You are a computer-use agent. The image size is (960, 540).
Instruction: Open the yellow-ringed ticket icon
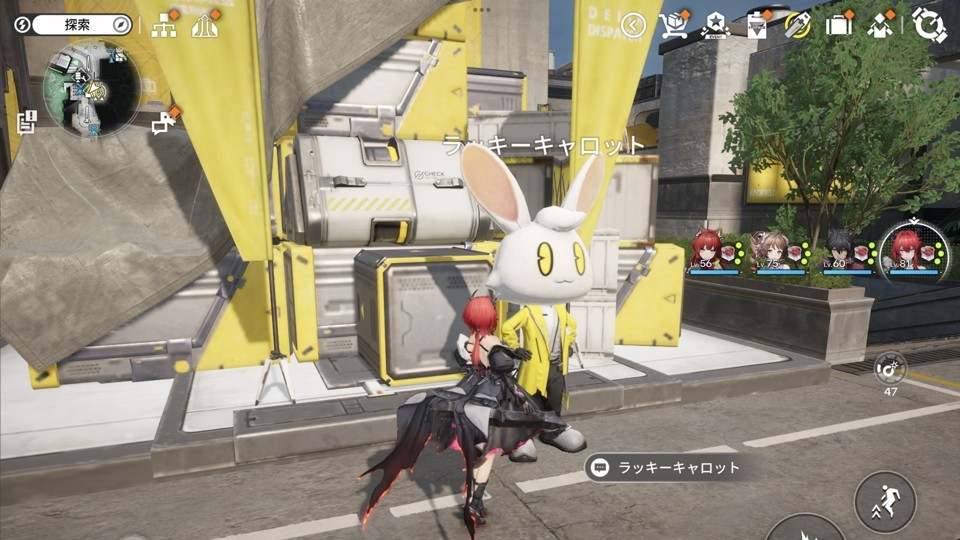[x=797, y=25]
